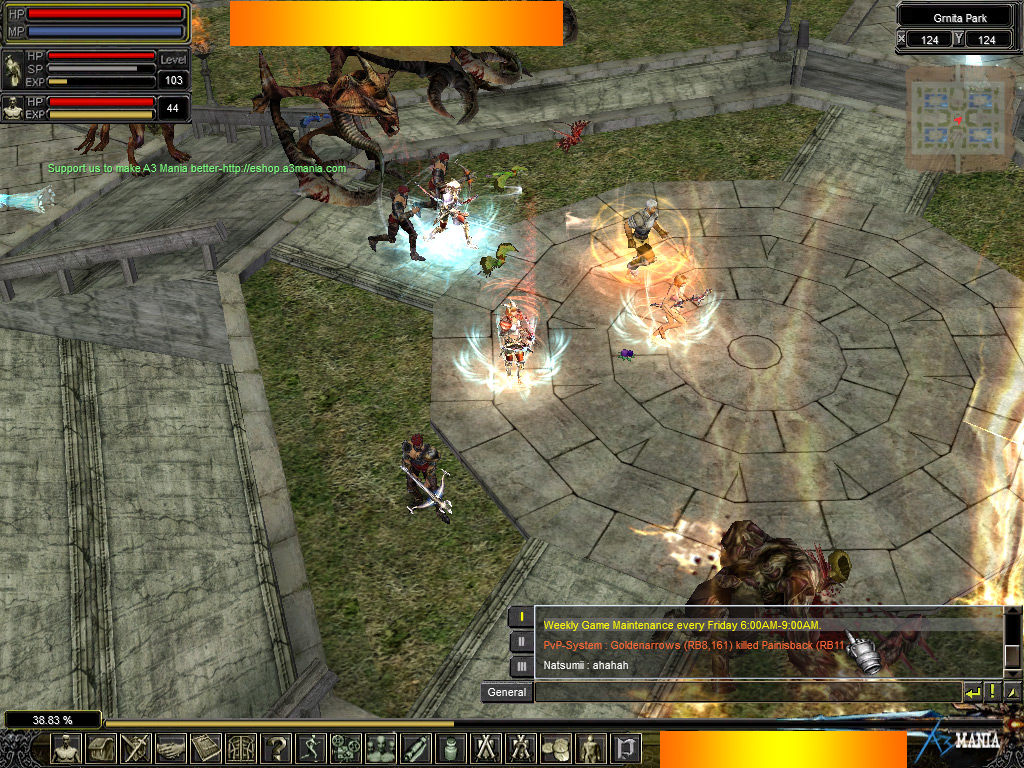Switch to chat tab III

(521, 666)
